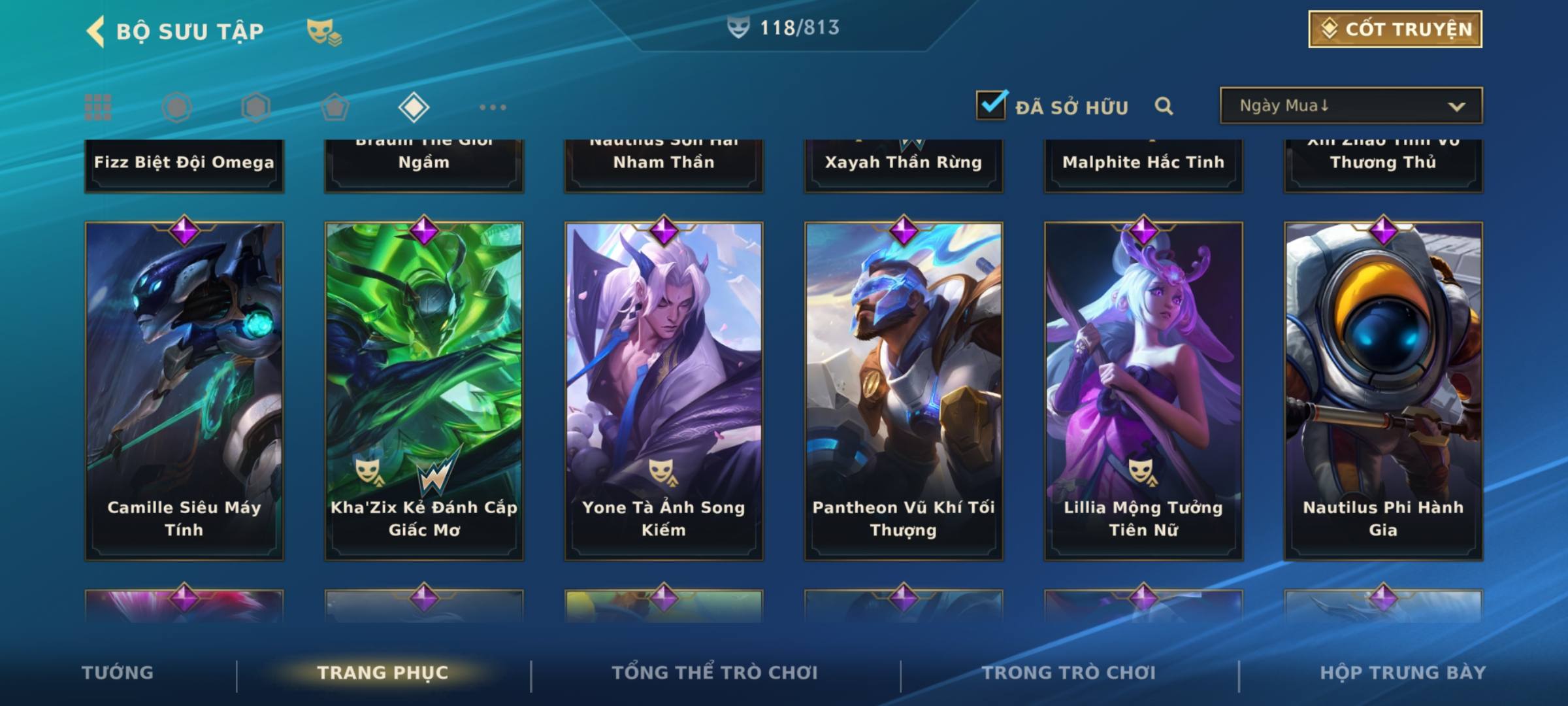The width and height of the screenshot is (1568, 706).
Task: View Pantheon Vũ Khí Tối Thượng skin
Action: tap(904, 391)
